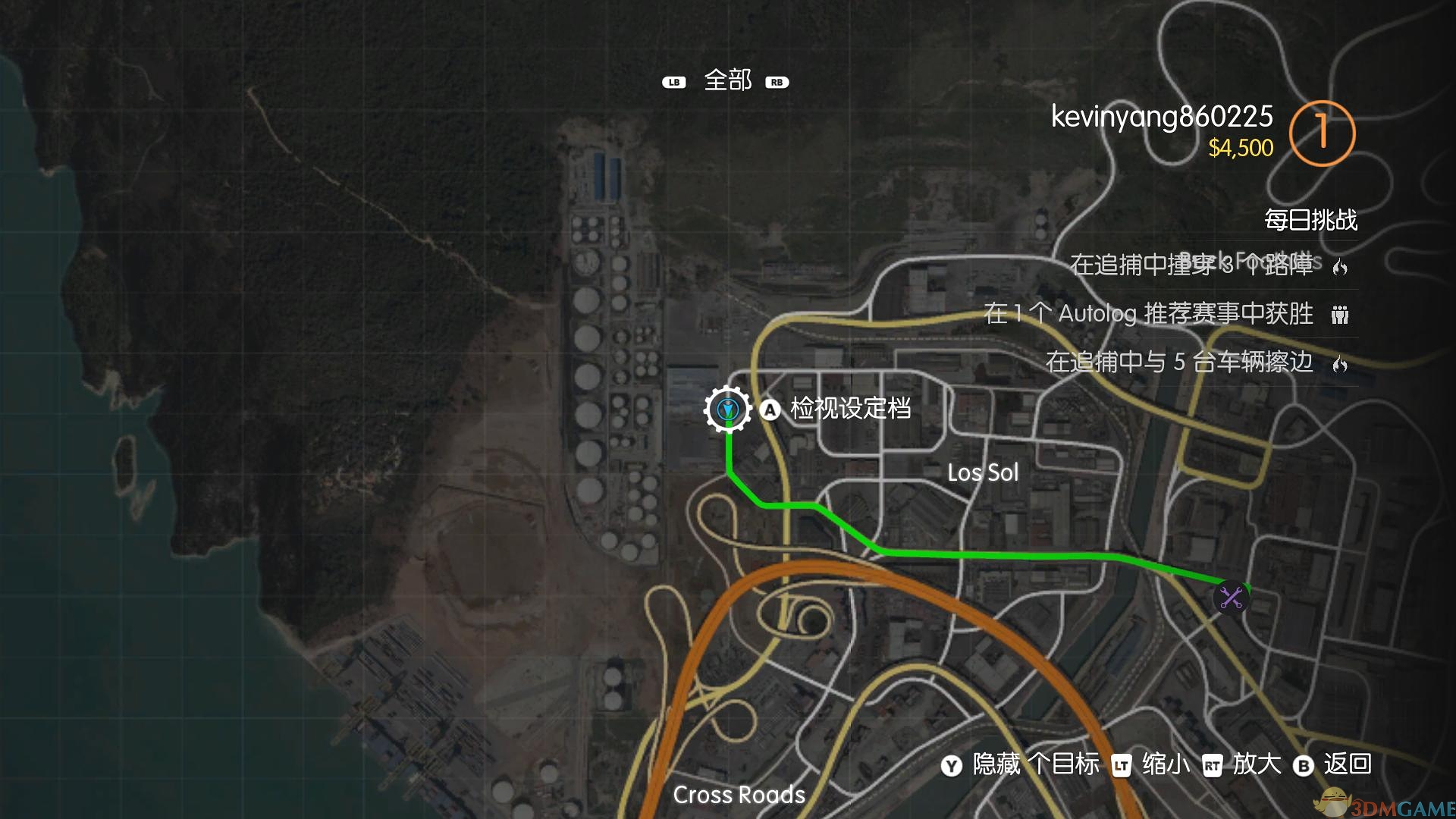Click the flame icon beside the roadblock challenge

click(1339, 266)
